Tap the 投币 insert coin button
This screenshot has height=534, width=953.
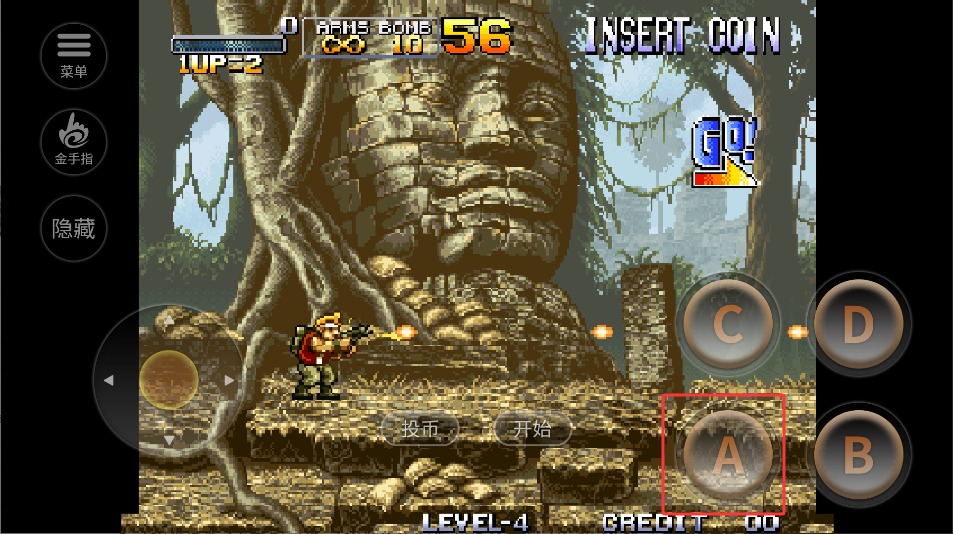(x=420, y=429)
